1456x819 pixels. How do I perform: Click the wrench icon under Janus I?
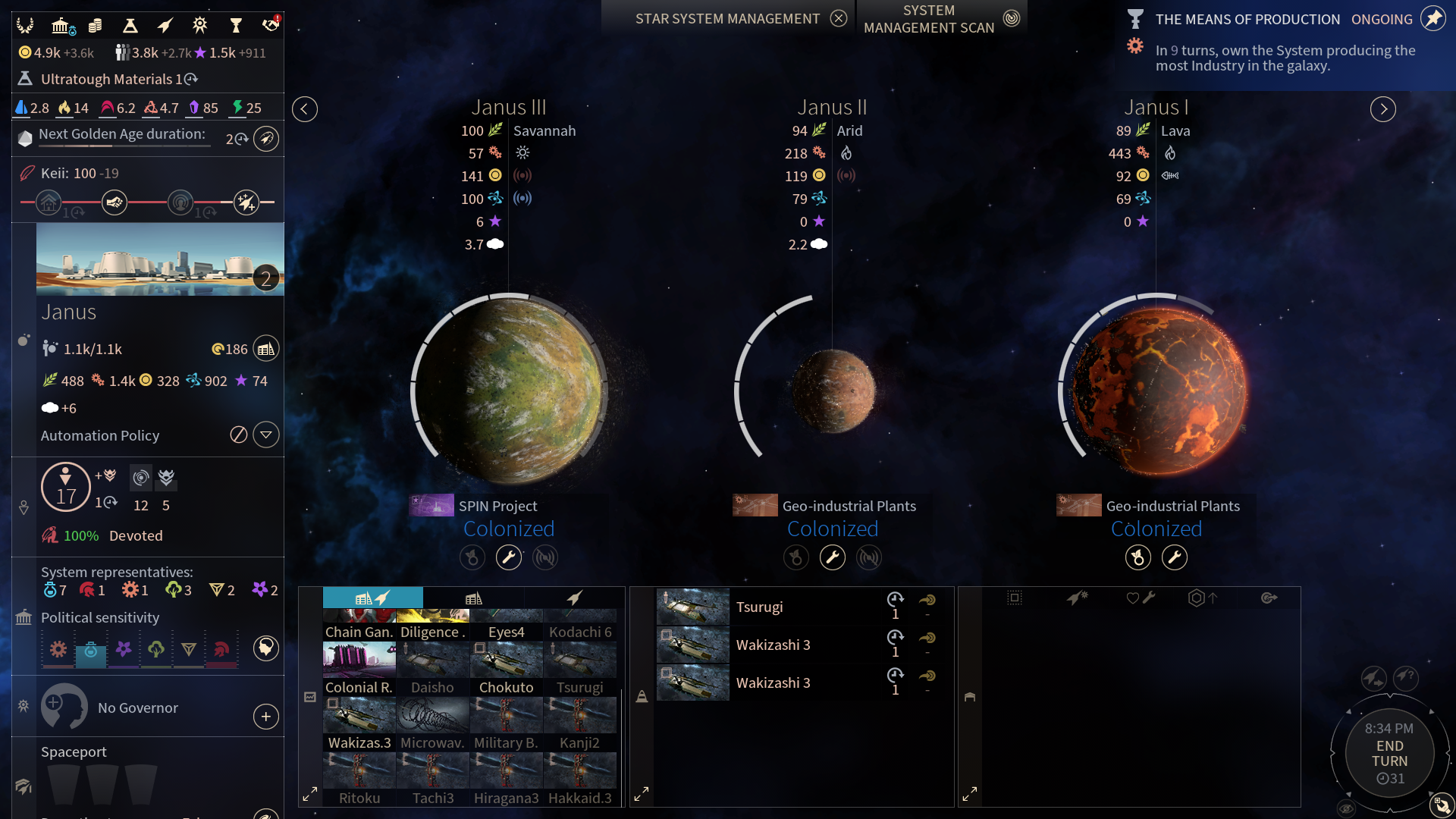coord(1174,558)
